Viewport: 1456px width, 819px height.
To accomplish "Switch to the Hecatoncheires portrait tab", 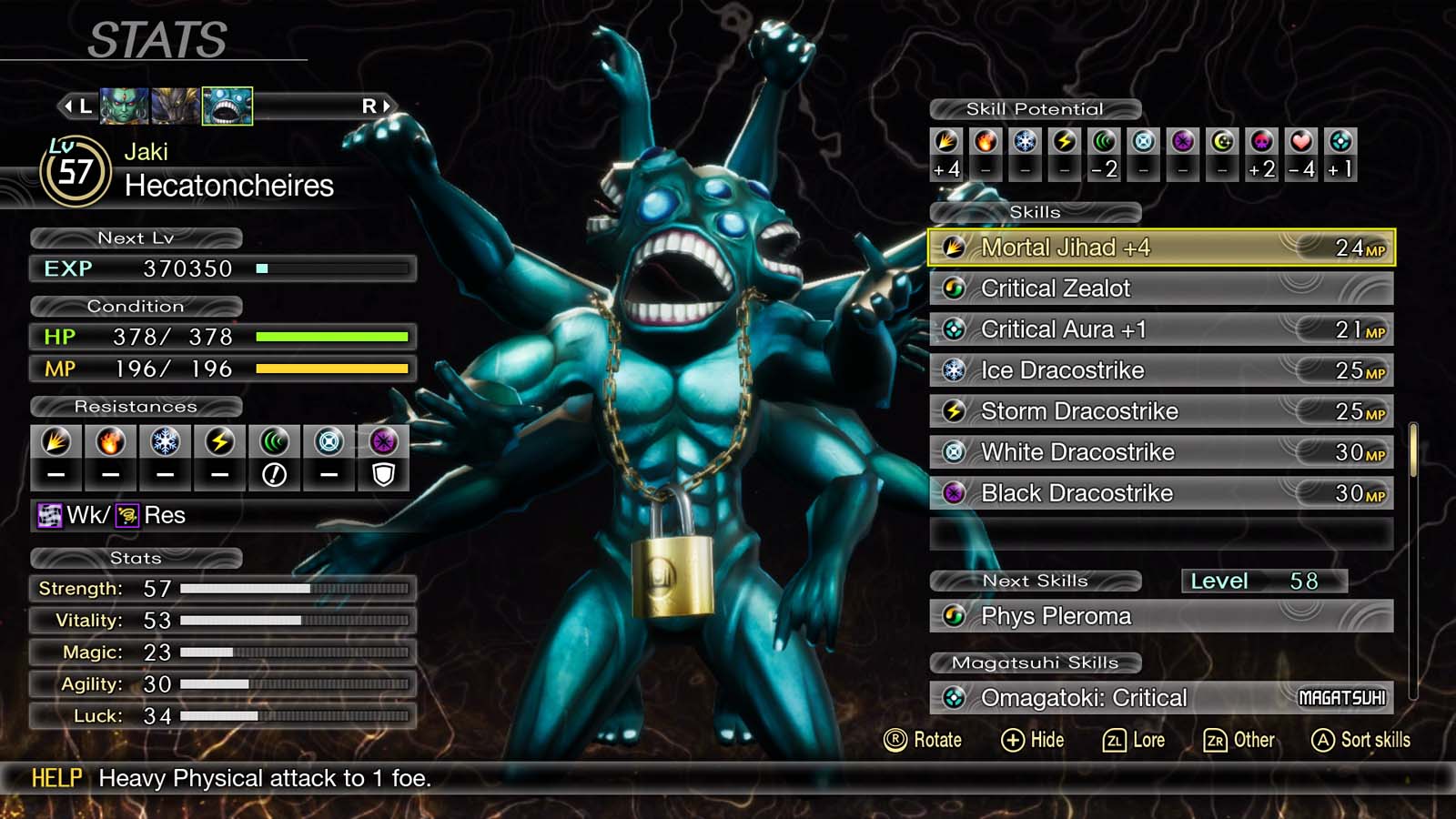I will (x=227, y=106).
